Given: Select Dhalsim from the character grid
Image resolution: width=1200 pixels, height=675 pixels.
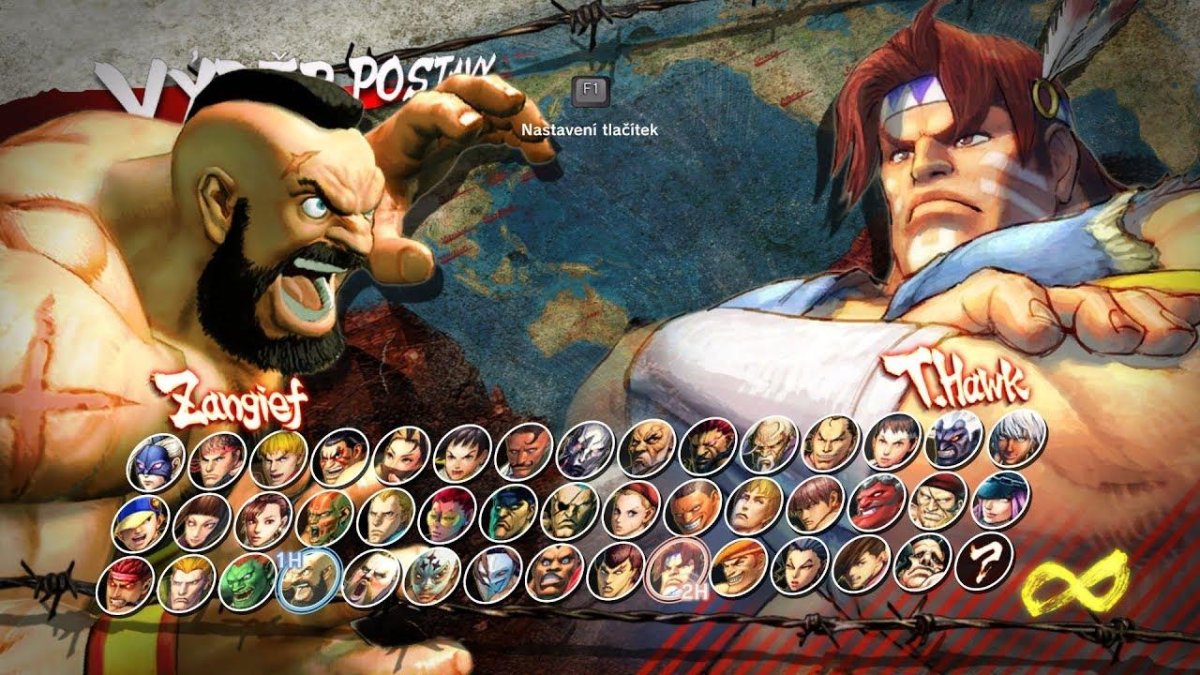Looking at the screenshot, I should click(324, 516).
